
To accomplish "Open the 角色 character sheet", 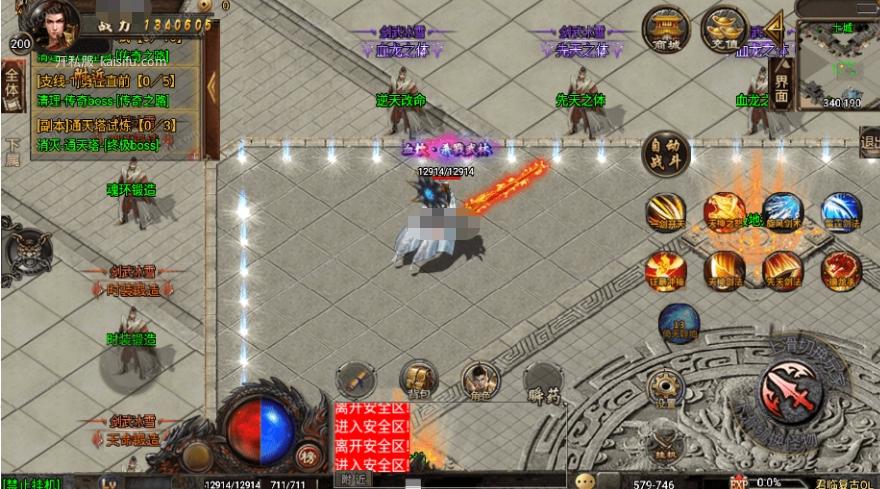I will point(480,379).
